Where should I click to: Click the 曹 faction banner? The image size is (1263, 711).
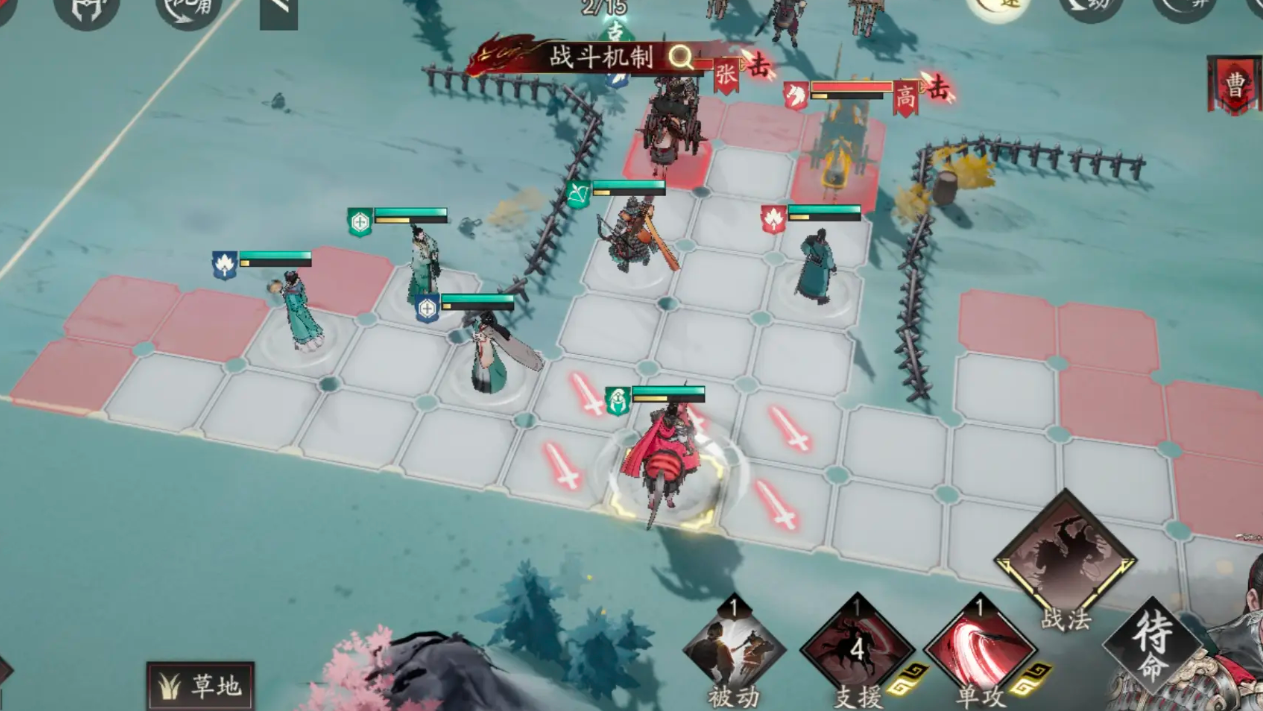pyautogui.click(x=1236, y=84)
